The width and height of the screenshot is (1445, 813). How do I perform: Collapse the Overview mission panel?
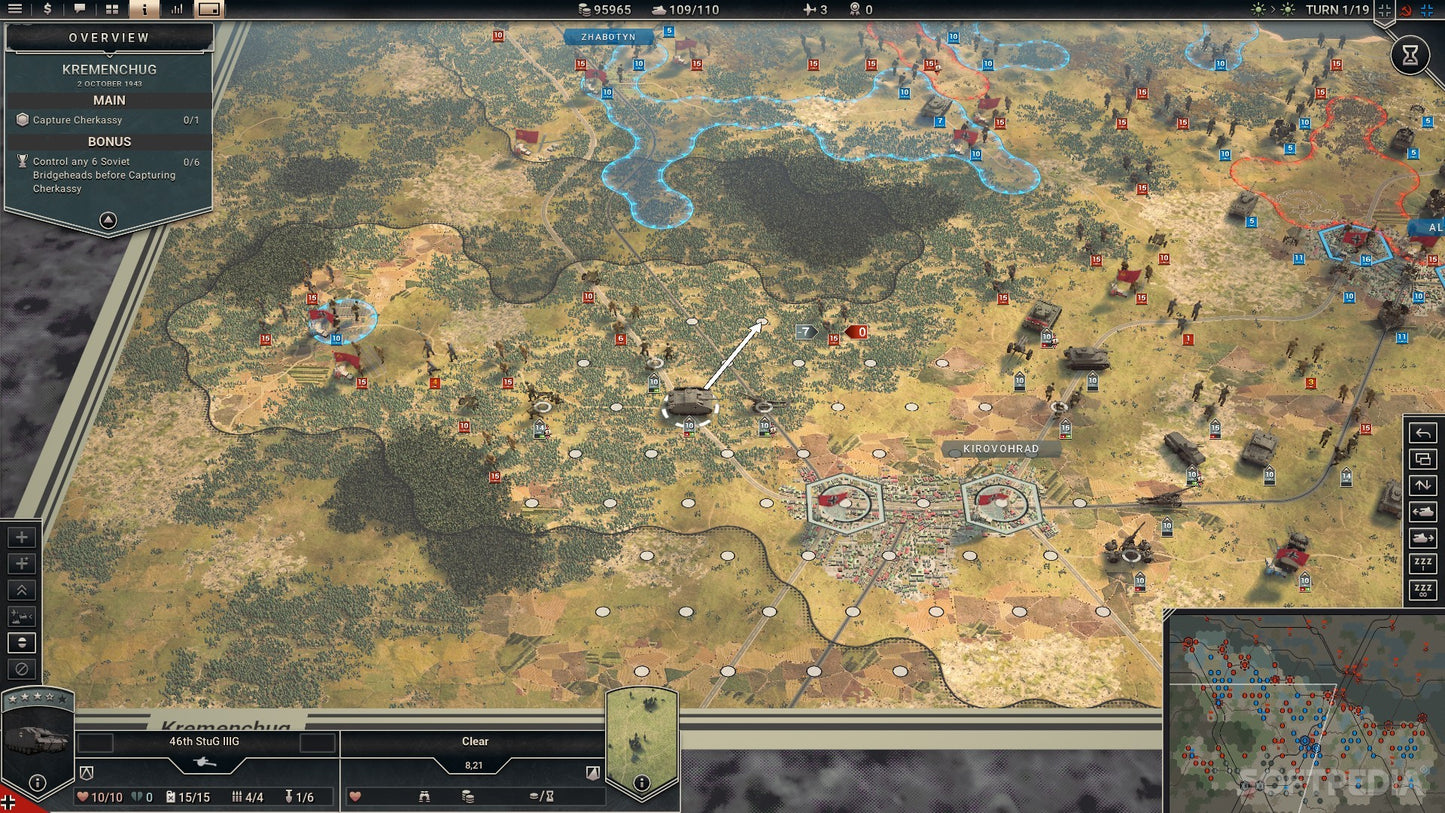click(x=108, y=220)
